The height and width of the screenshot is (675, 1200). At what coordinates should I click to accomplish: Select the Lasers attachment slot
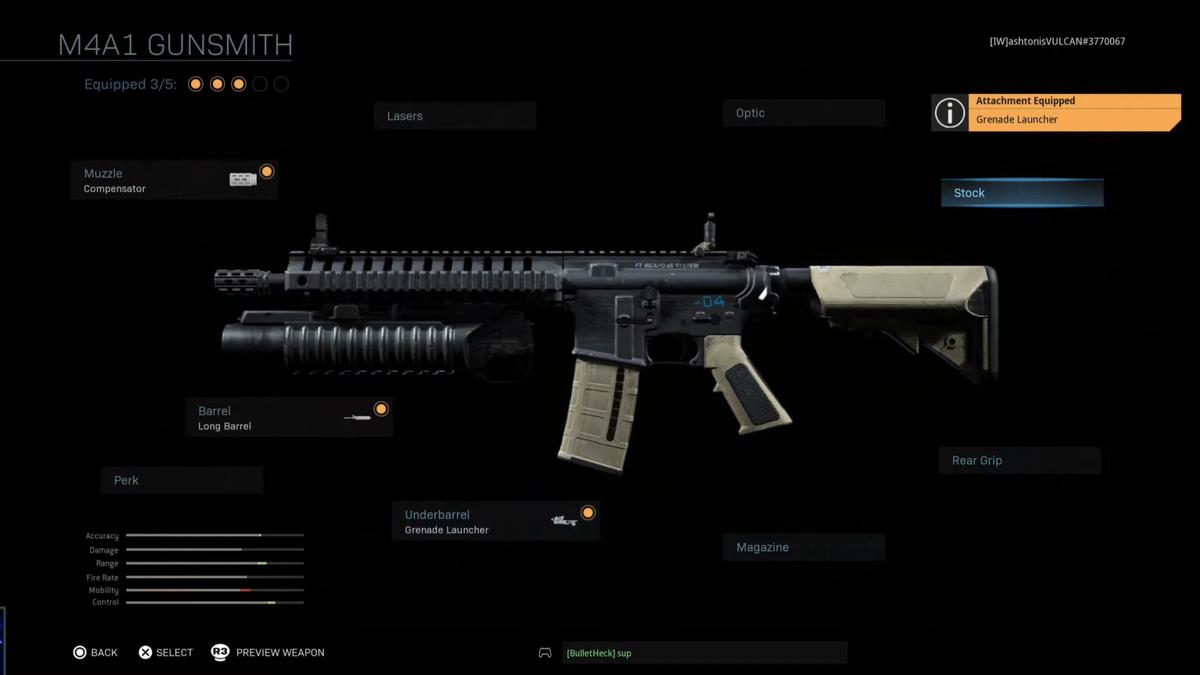click(x=455, y=116)
